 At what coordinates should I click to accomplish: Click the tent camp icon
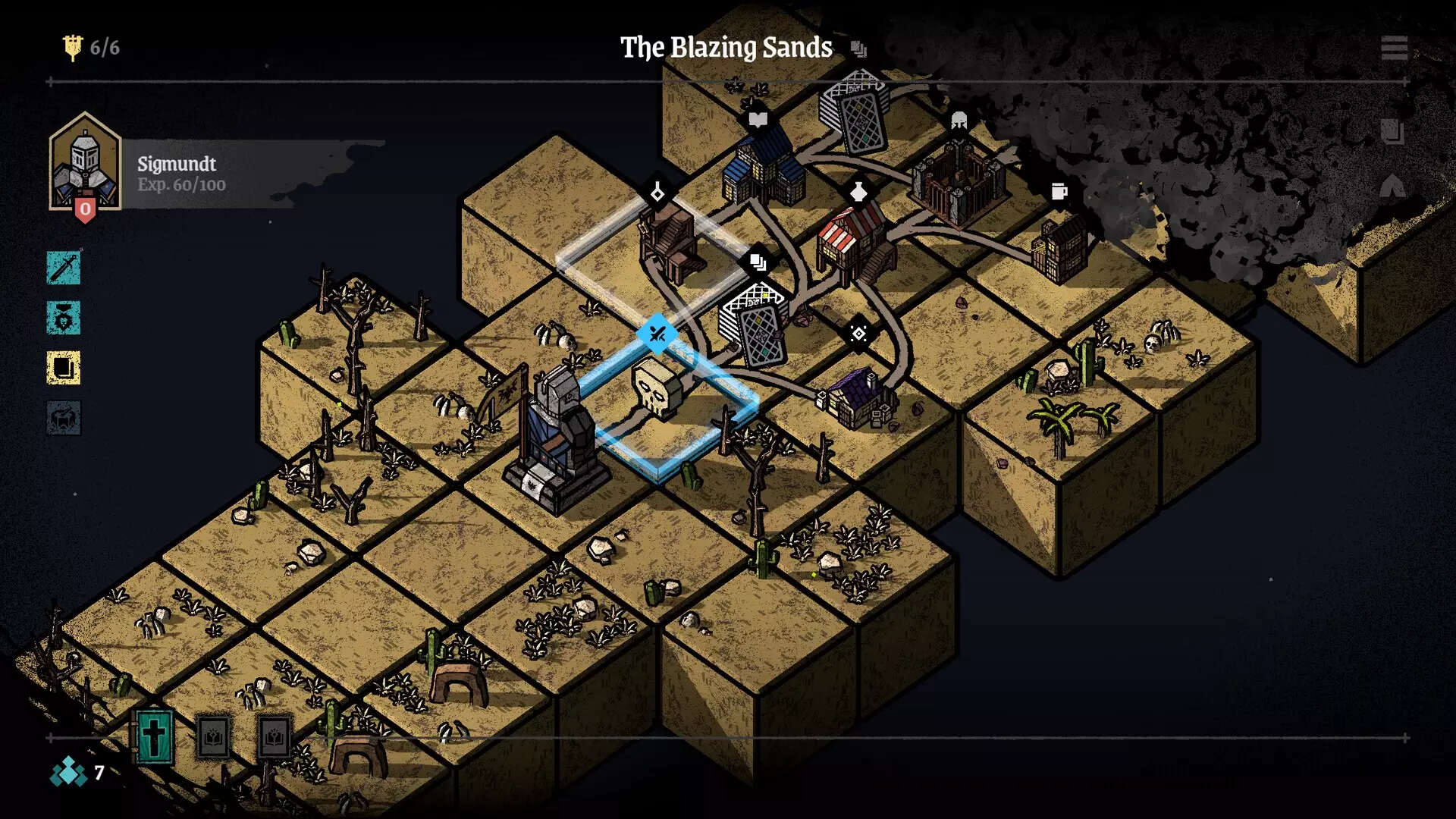tap(1392, 187)
